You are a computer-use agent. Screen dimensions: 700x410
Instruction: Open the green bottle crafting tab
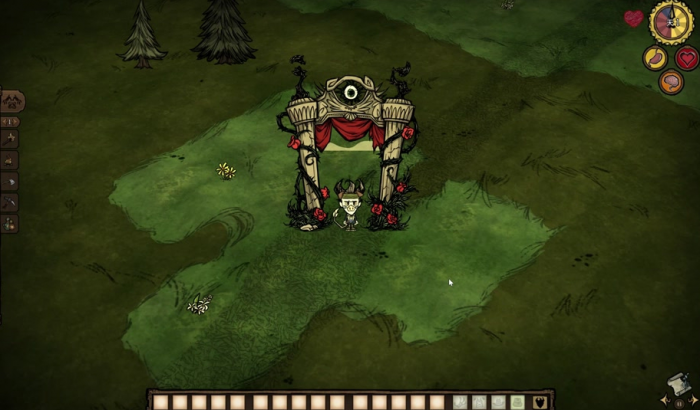9,223
